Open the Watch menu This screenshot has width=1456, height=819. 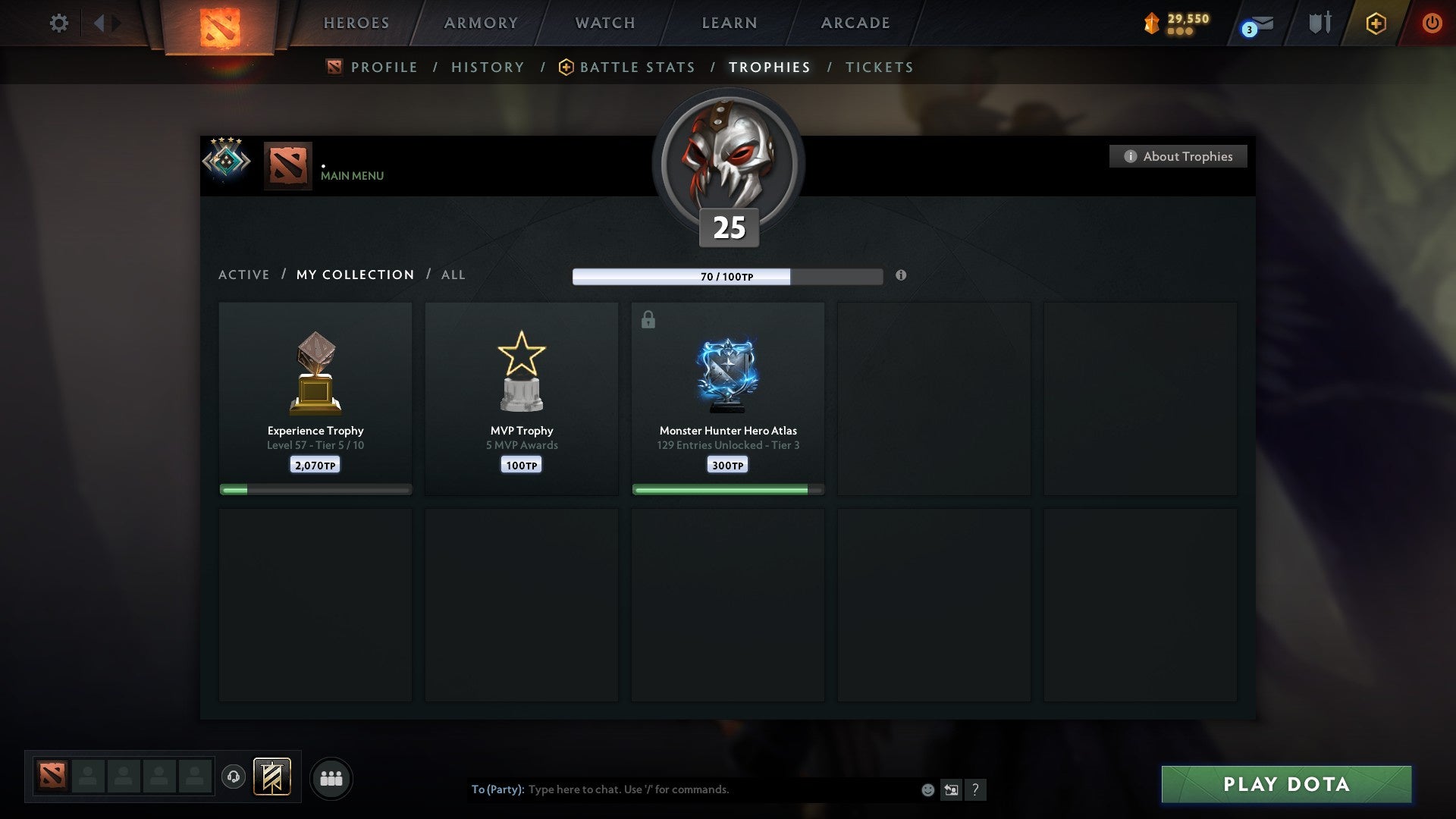pos(604,23)
